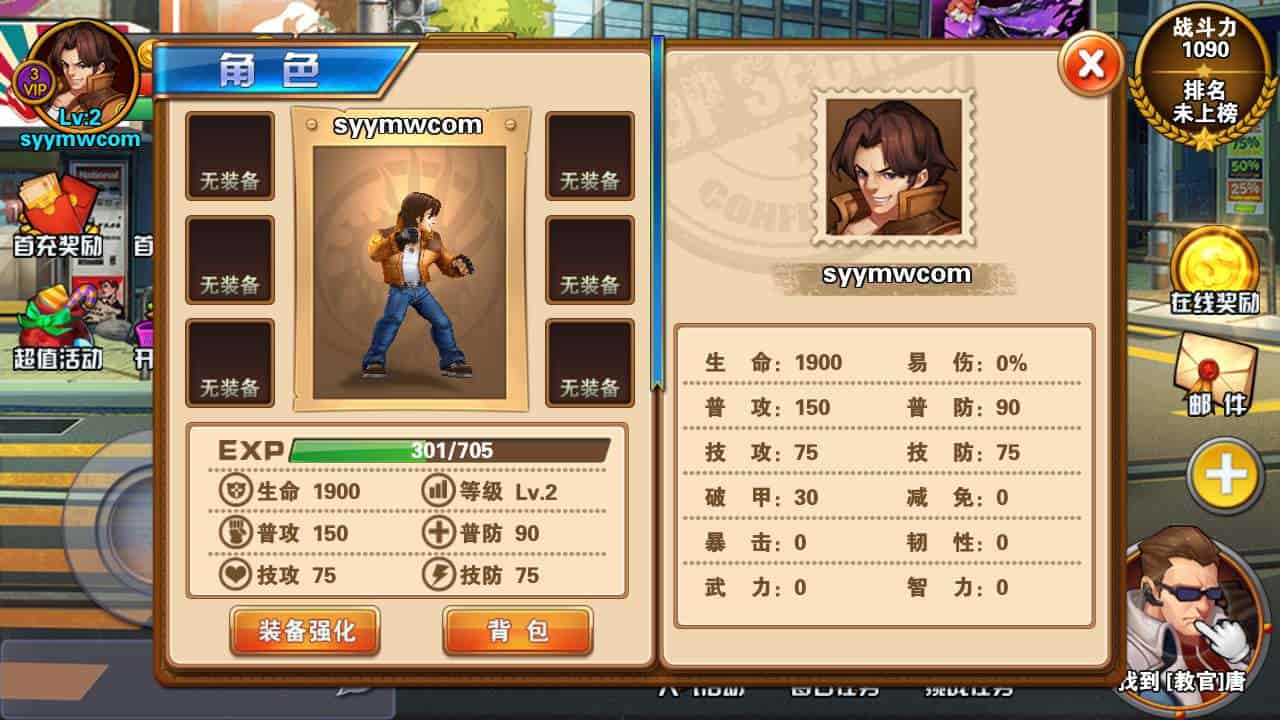Screen dimensions: 1280x720
Task: Select the character portrait stamp
Action: 894,168
